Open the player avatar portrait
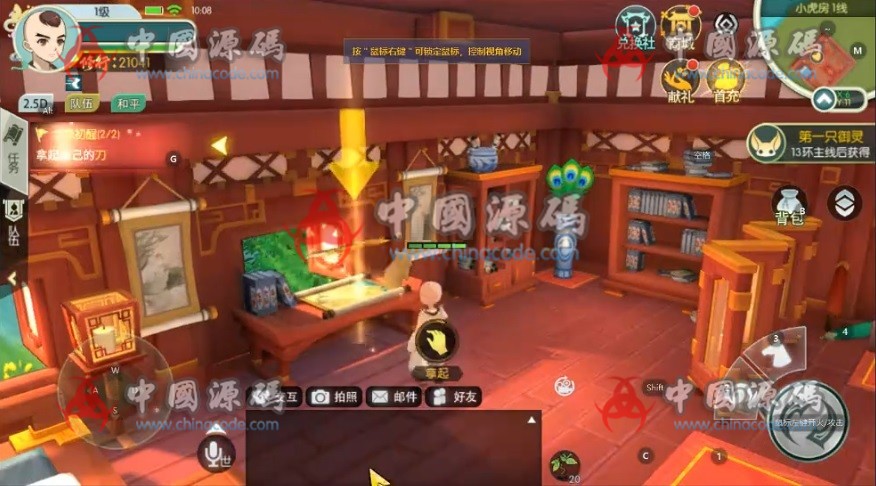This screenshot has height=486, width=876. (x=42, y=35)
